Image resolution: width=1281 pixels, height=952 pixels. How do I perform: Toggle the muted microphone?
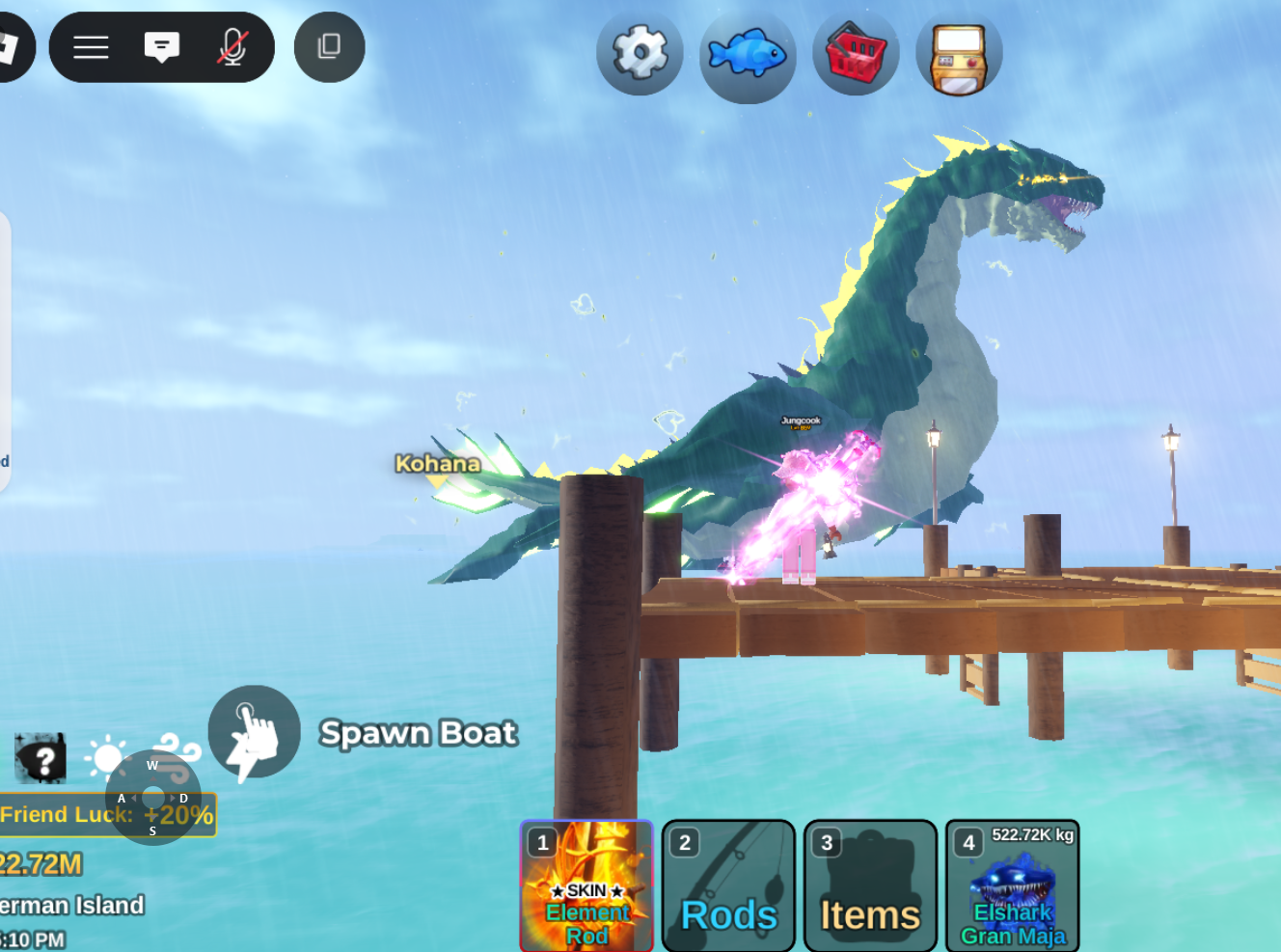click(x=232, y=47)
